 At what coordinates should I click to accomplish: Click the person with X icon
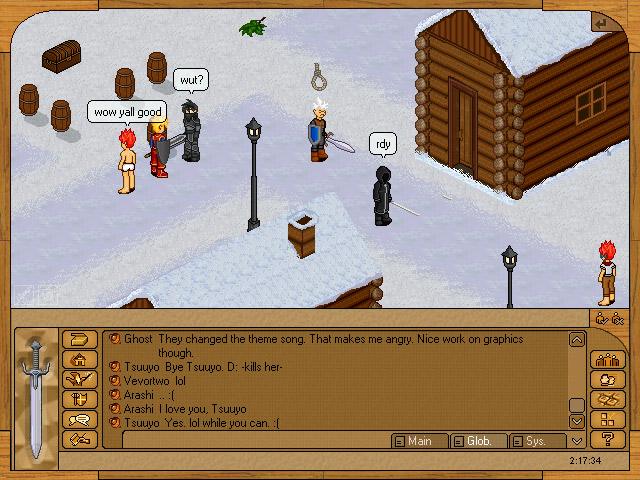[619, 319]
